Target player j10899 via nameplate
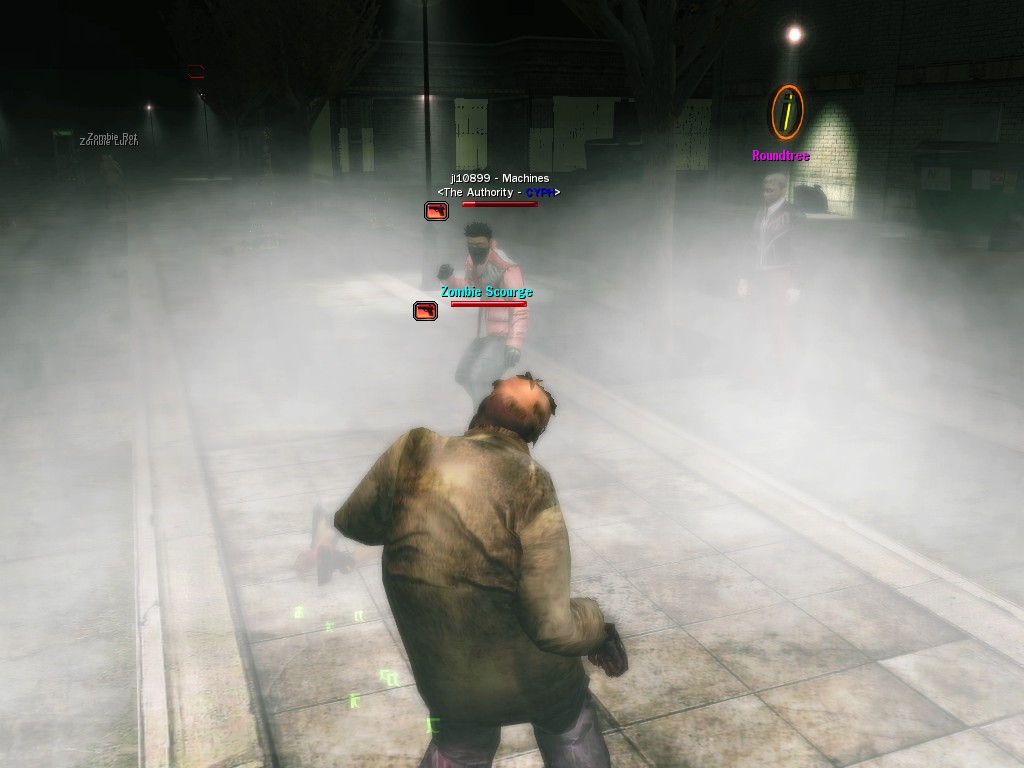The image size is (1024, 768). click(x=499, y=178)
